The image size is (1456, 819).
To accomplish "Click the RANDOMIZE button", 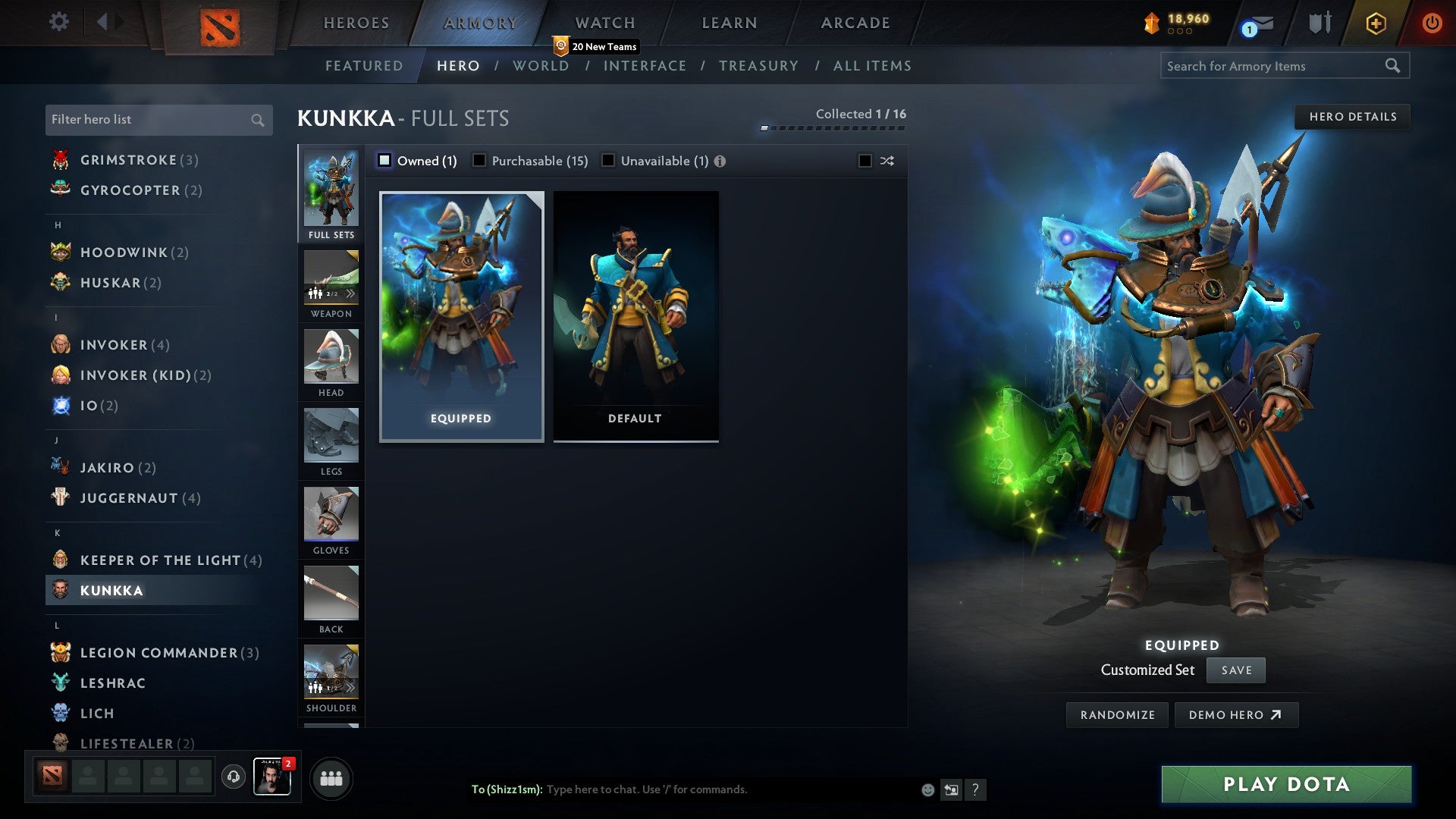I will point(1116,714).
